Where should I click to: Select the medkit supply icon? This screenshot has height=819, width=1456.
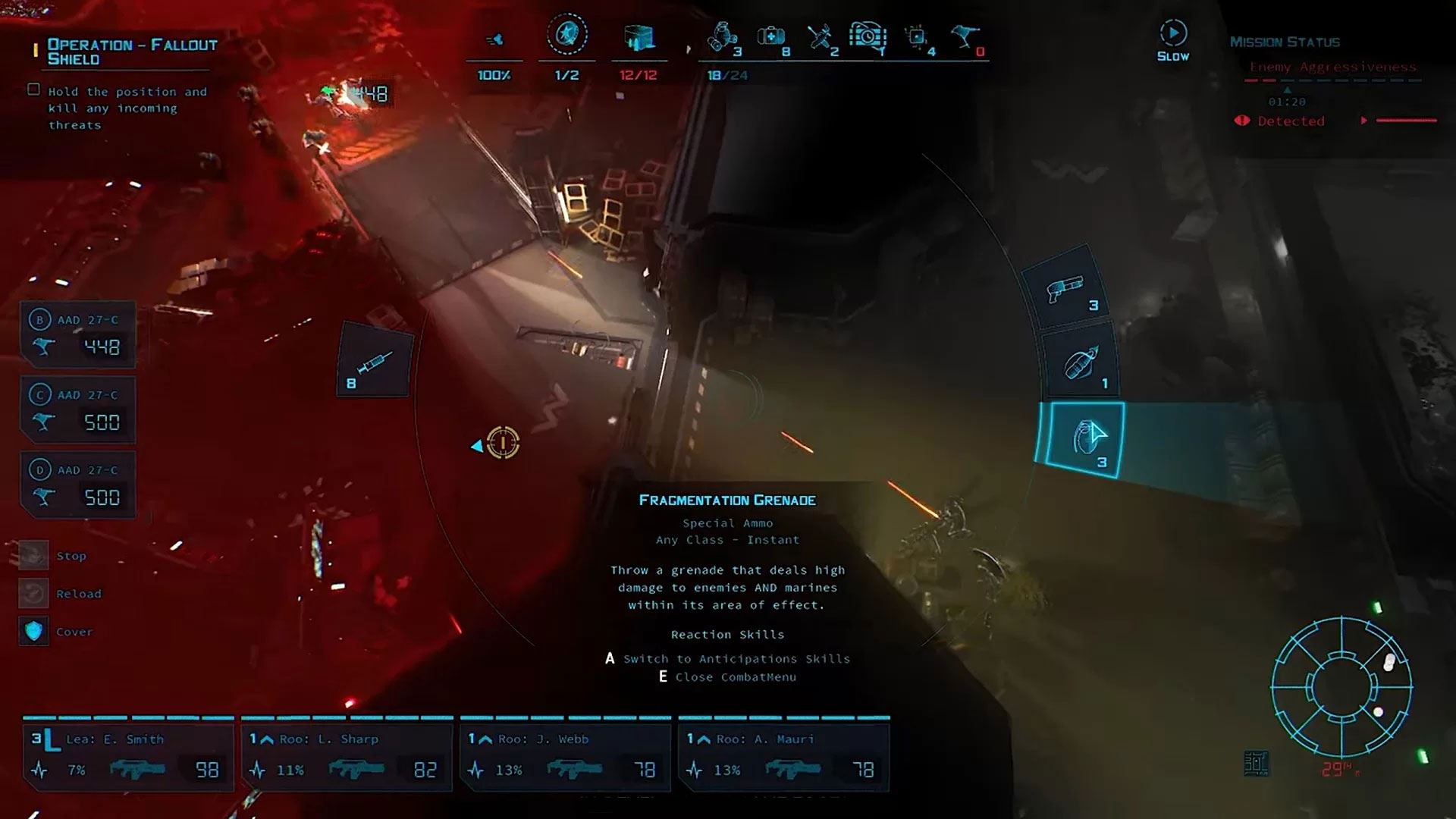point(770,36)
